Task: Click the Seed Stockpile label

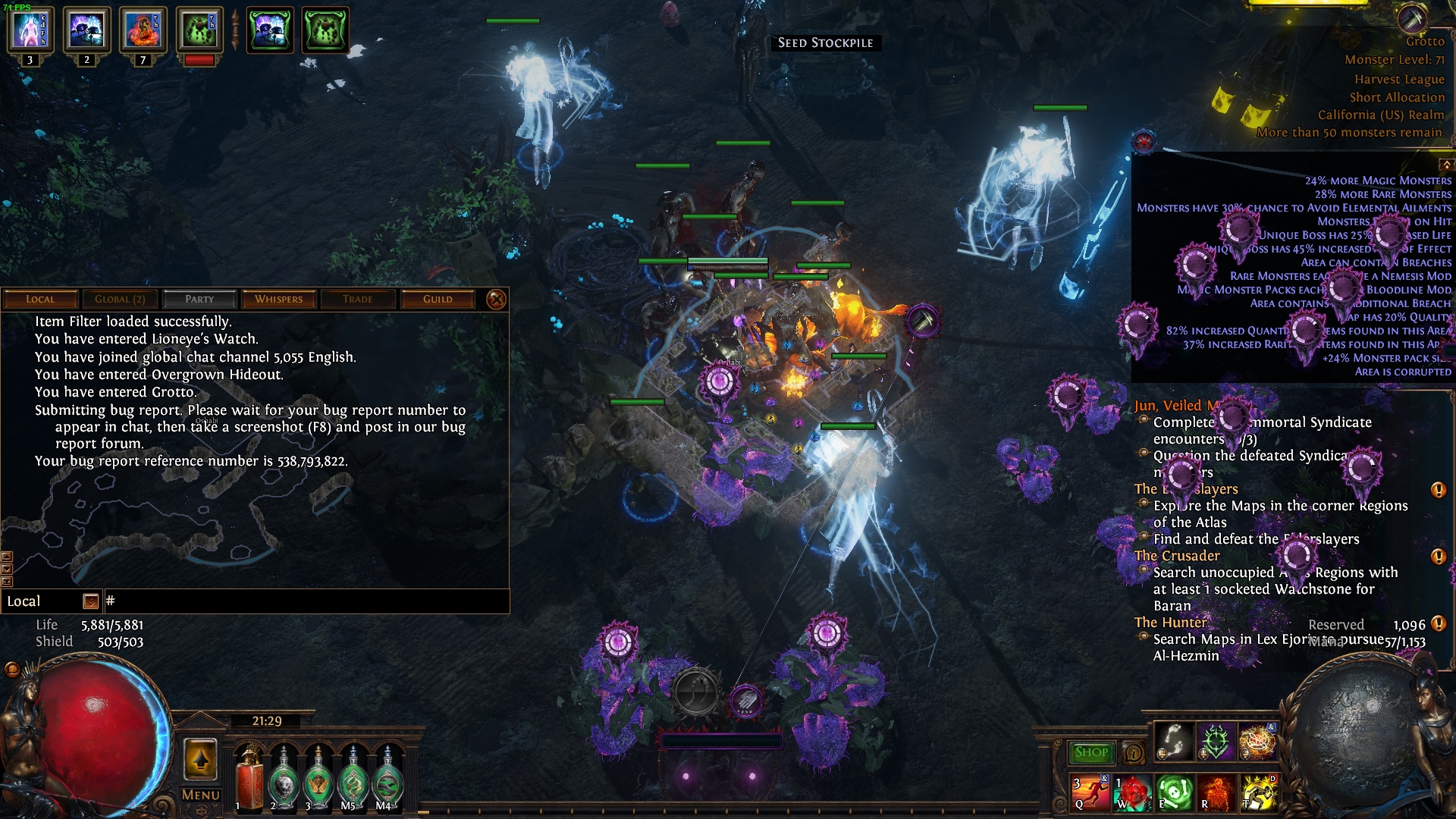Action: (825, 43)
